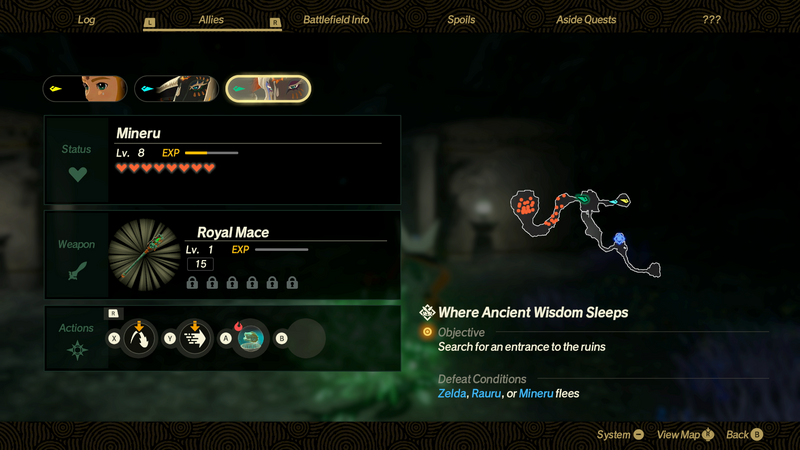Viewport: 800px width, 450px height.
Task: Select the Royal Mace weapon icon
Action: (145, 255)
